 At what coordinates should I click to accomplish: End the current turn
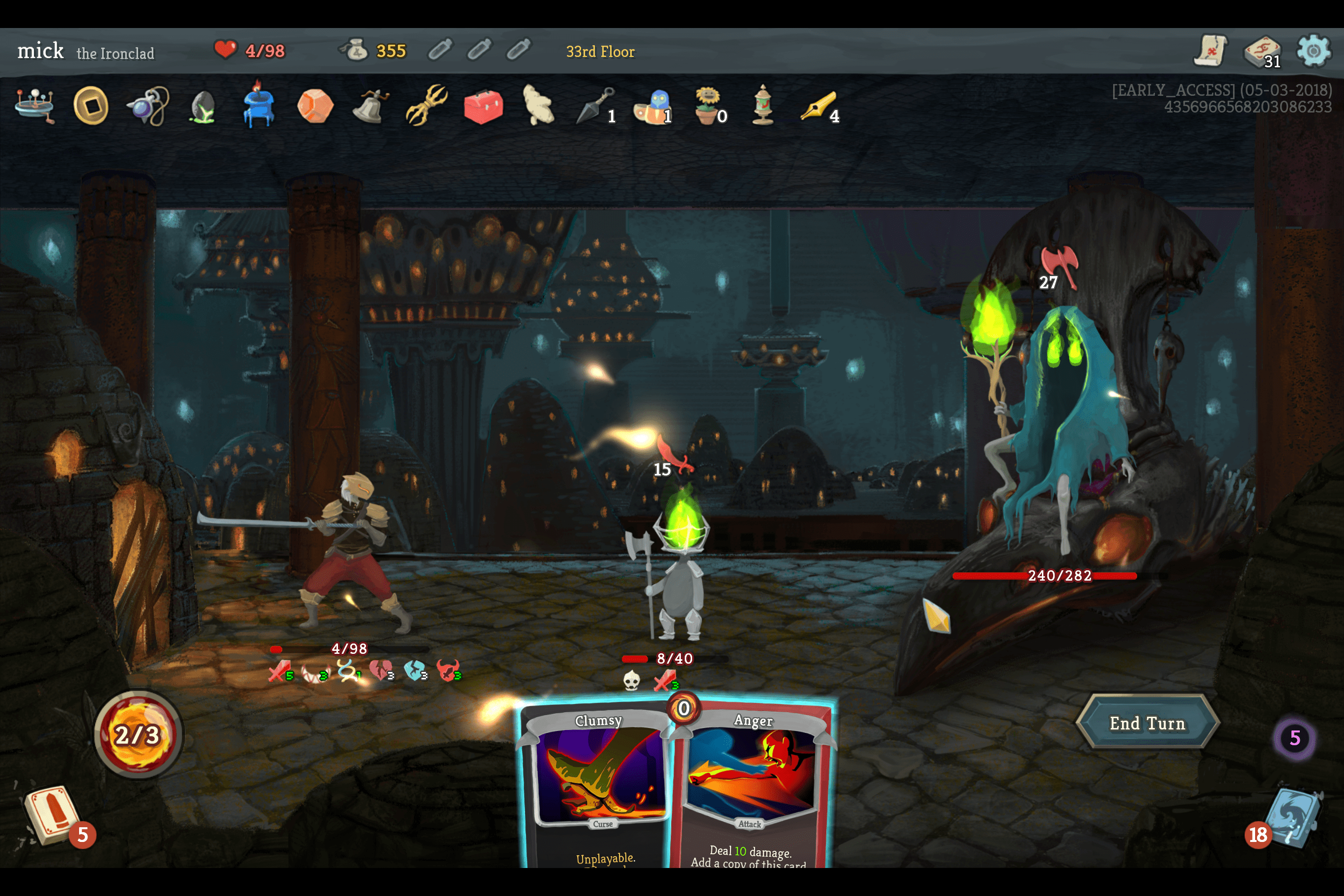[x=1147, y=723]
